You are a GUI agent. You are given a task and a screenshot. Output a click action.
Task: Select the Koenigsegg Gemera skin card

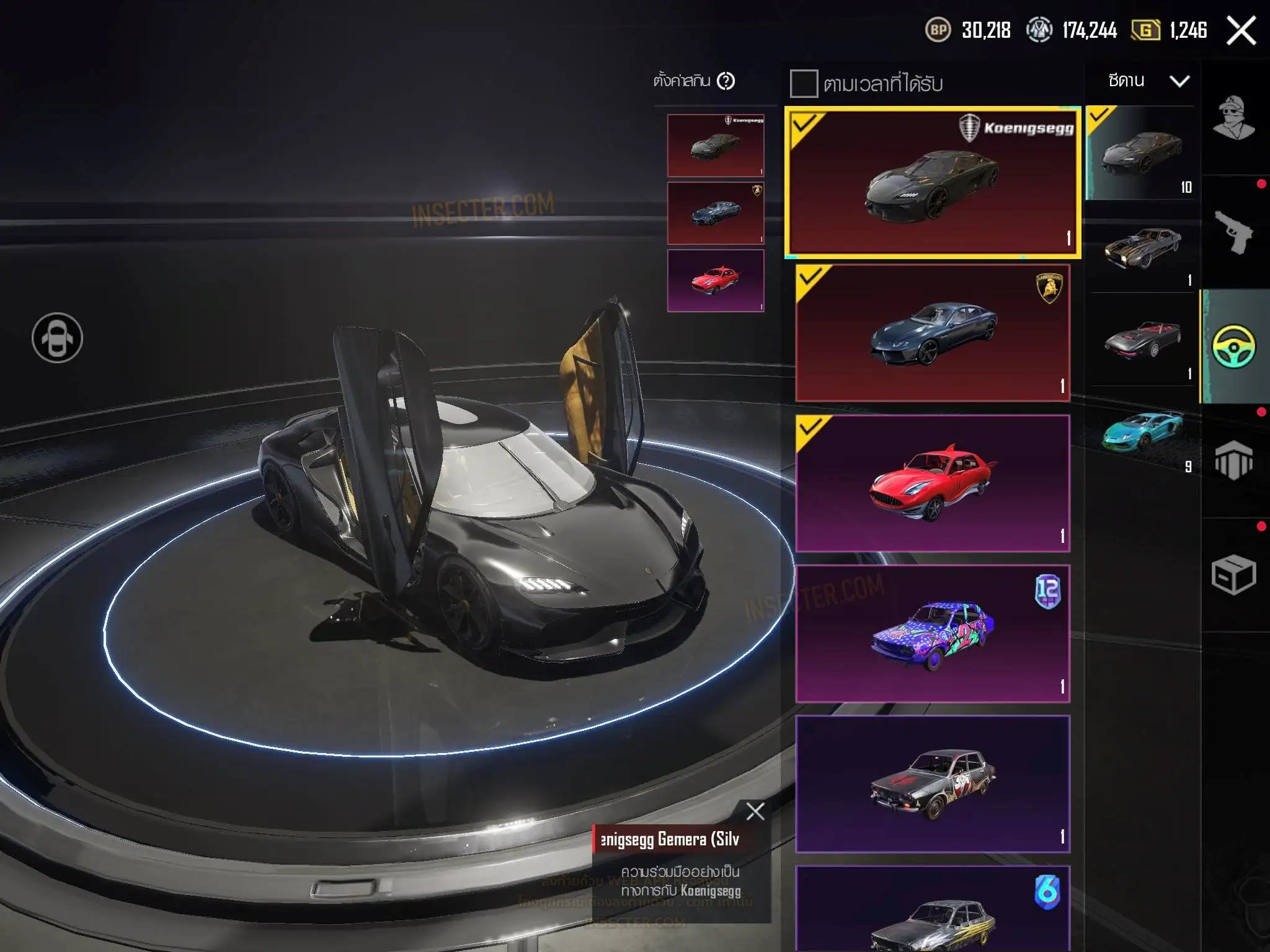click(933, 182)
